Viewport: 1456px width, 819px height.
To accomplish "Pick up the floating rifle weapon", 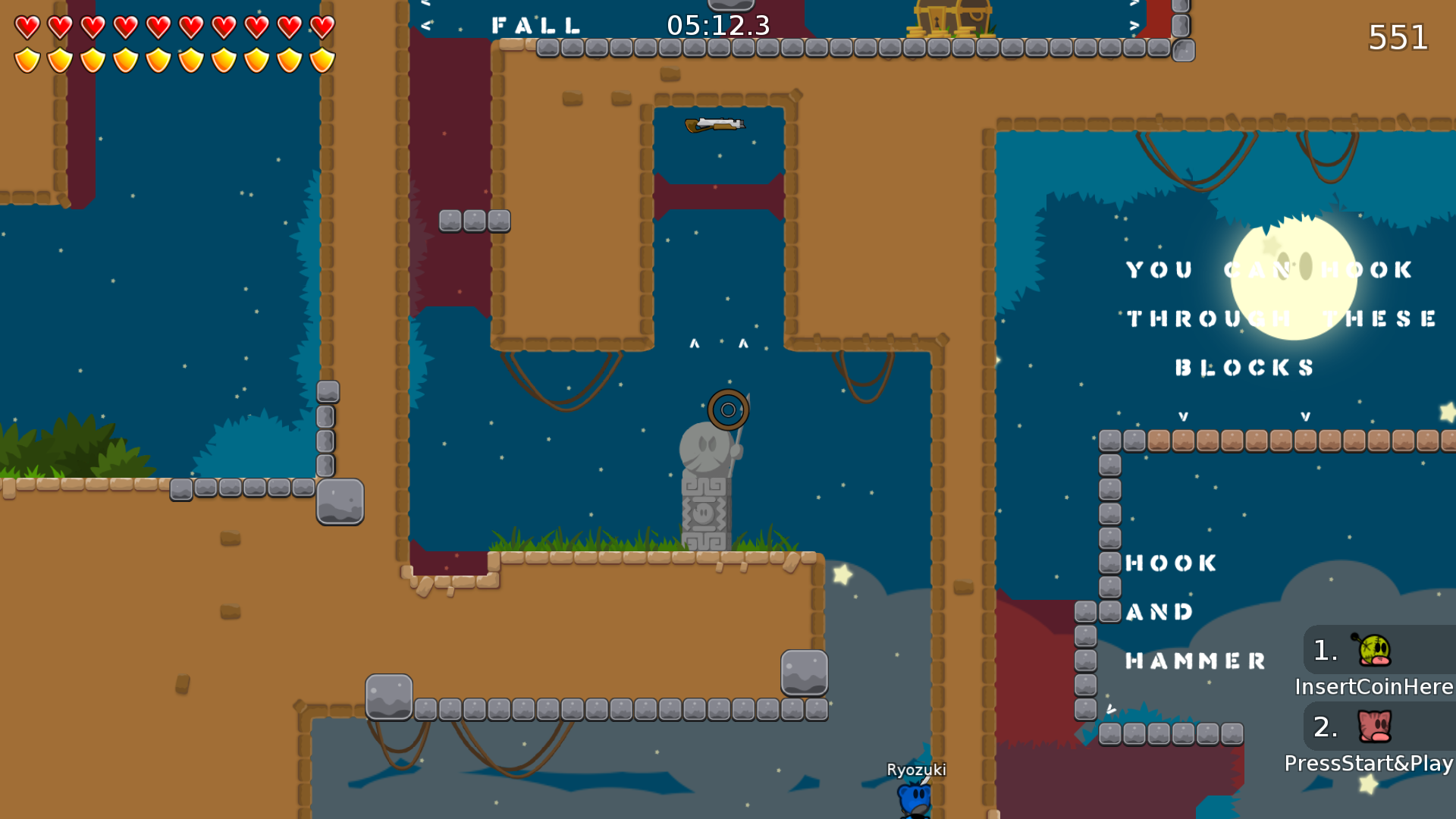I will (715, 125).
